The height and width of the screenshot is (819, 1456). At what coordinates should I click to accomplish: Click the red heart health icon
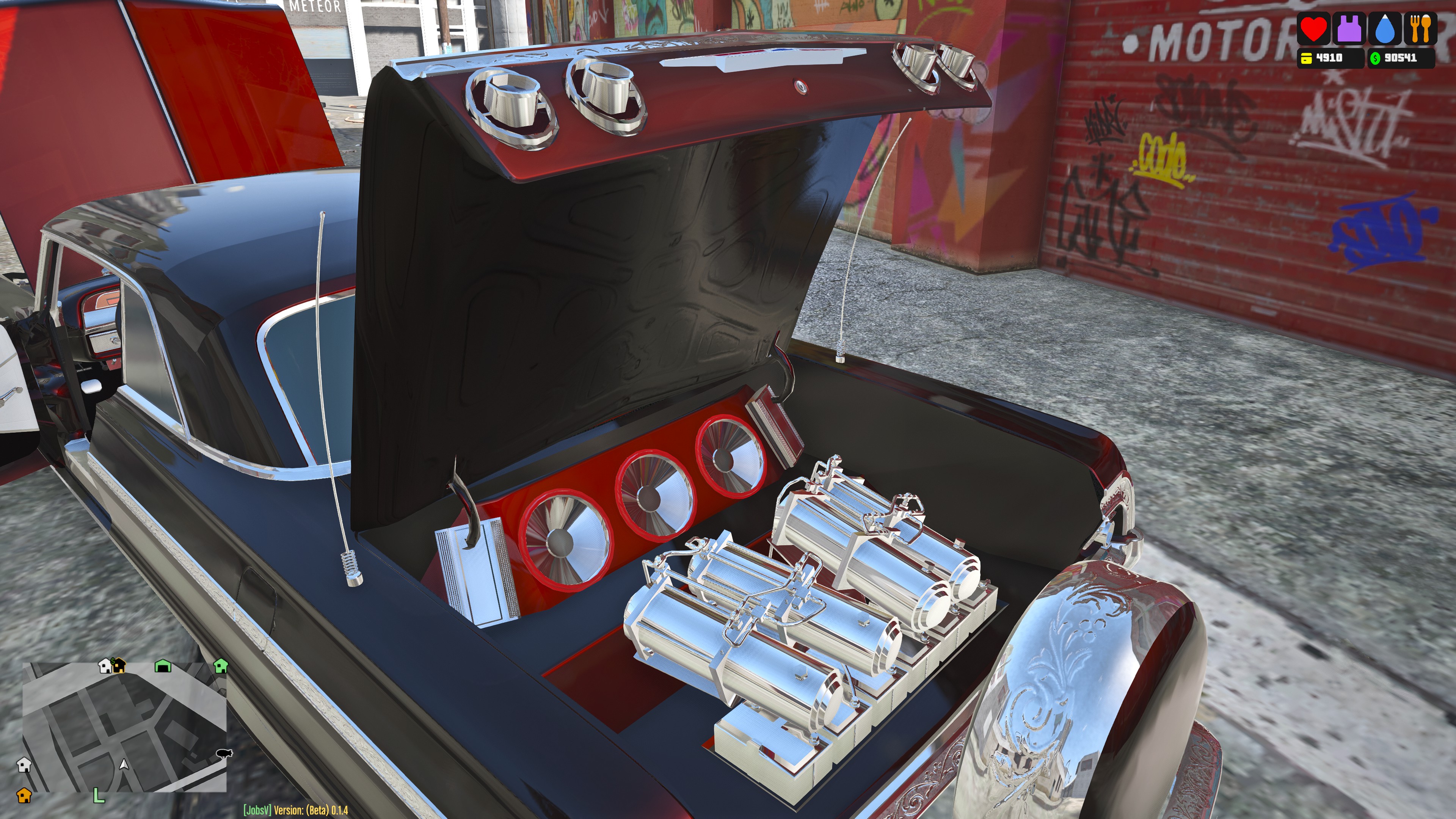[1313, 29]
